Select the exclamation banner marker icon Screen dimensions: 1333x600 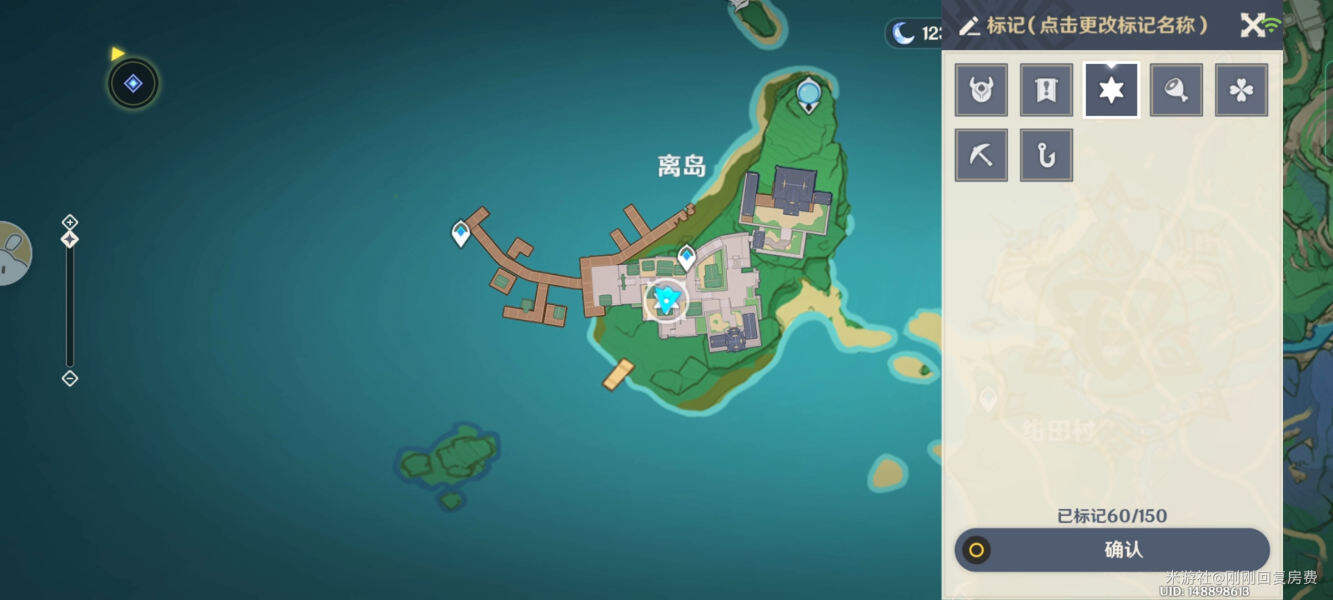pyautogui.click(x=1046, y=91)
